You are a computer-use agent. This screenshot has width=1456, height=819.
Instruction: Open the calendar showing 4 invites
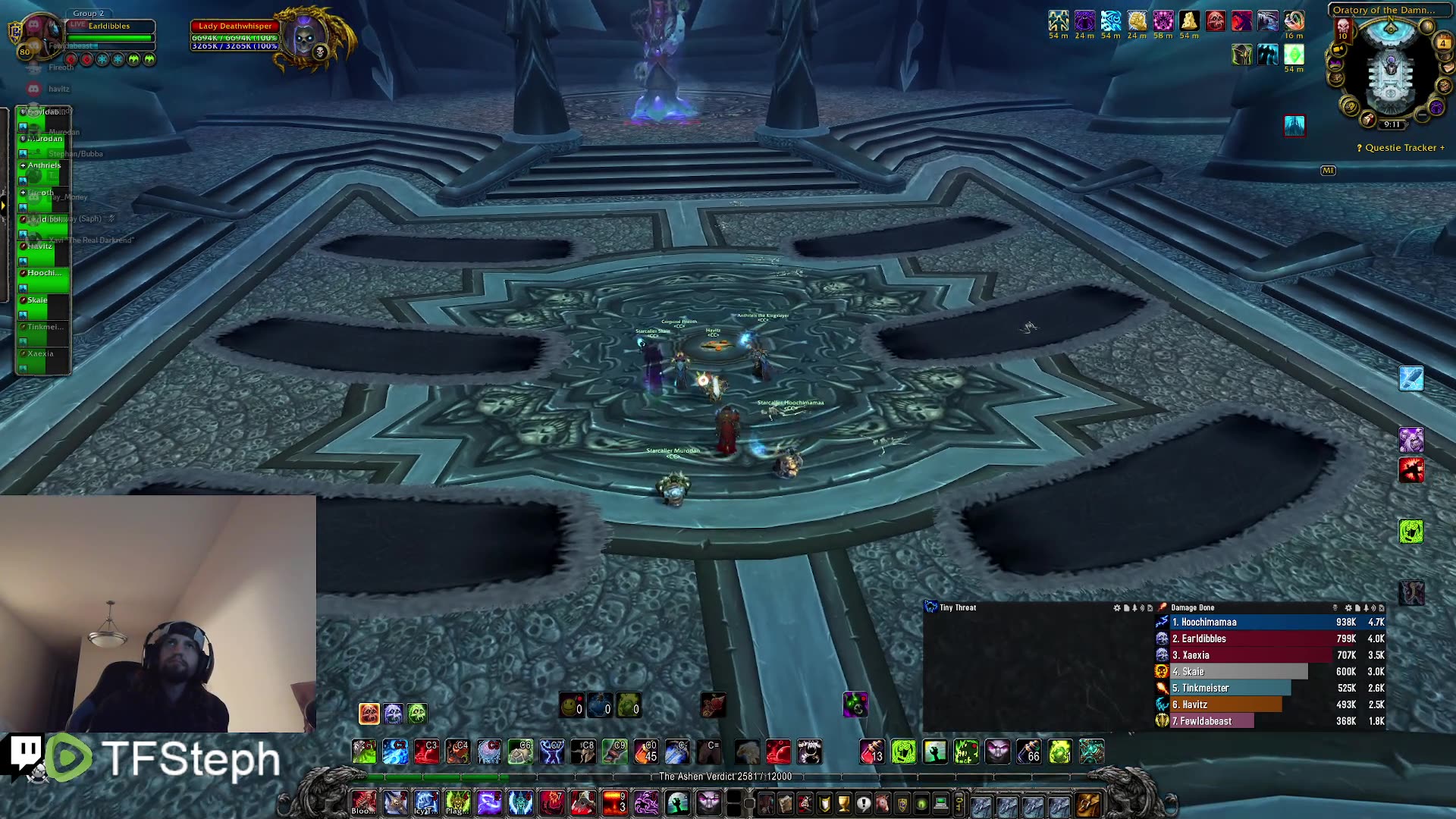click(1443, 42)
